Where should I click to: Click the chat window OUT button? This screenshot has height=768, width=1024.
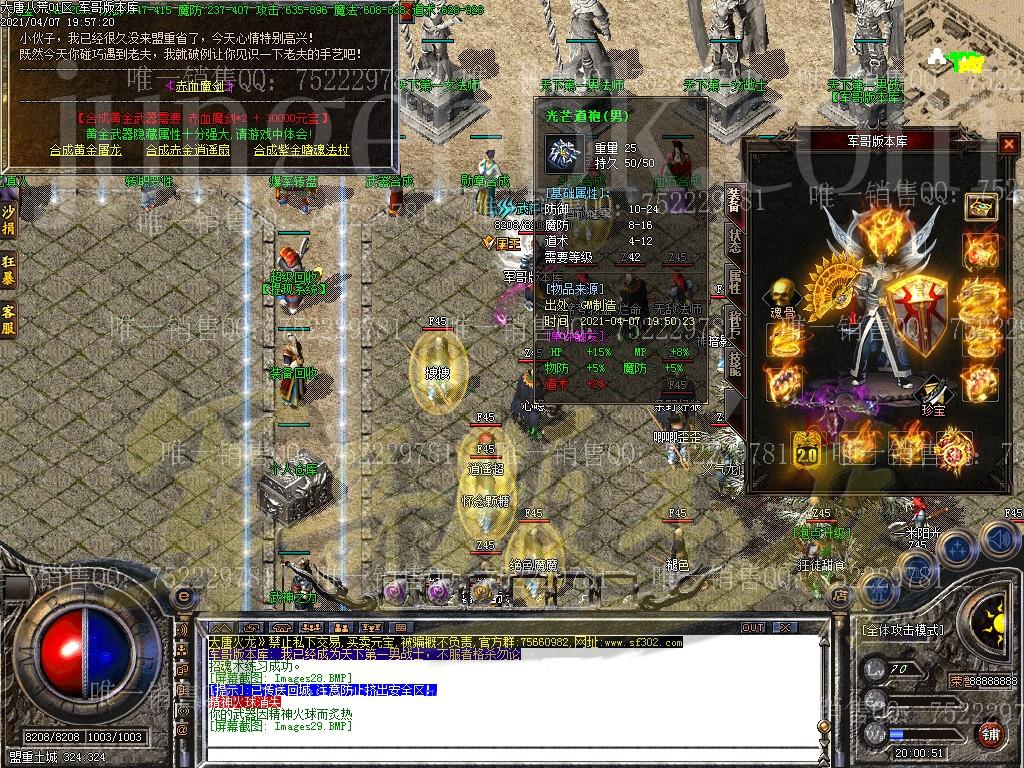click(752, 628)
